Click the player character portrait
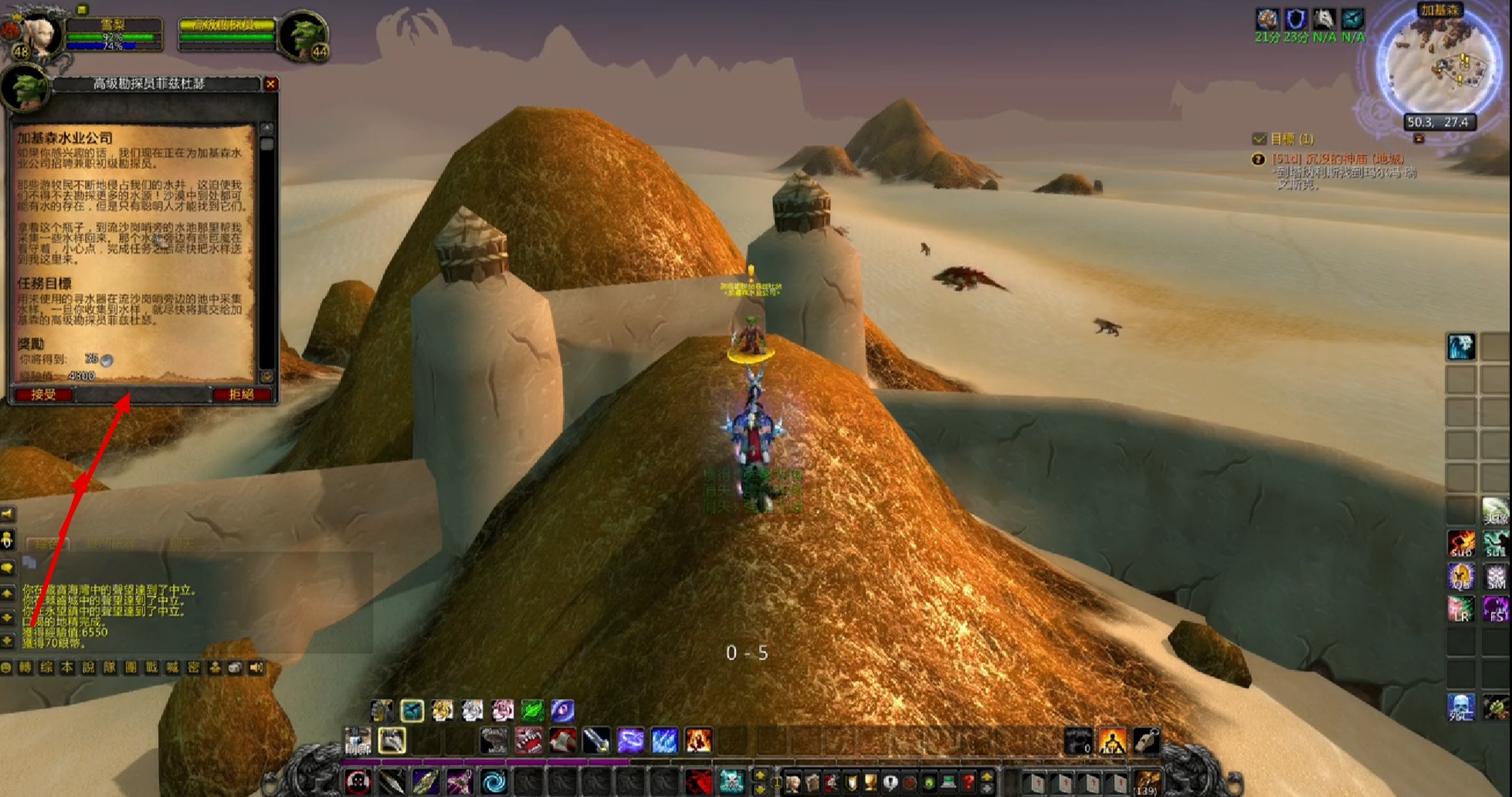 tap(32, 32)
